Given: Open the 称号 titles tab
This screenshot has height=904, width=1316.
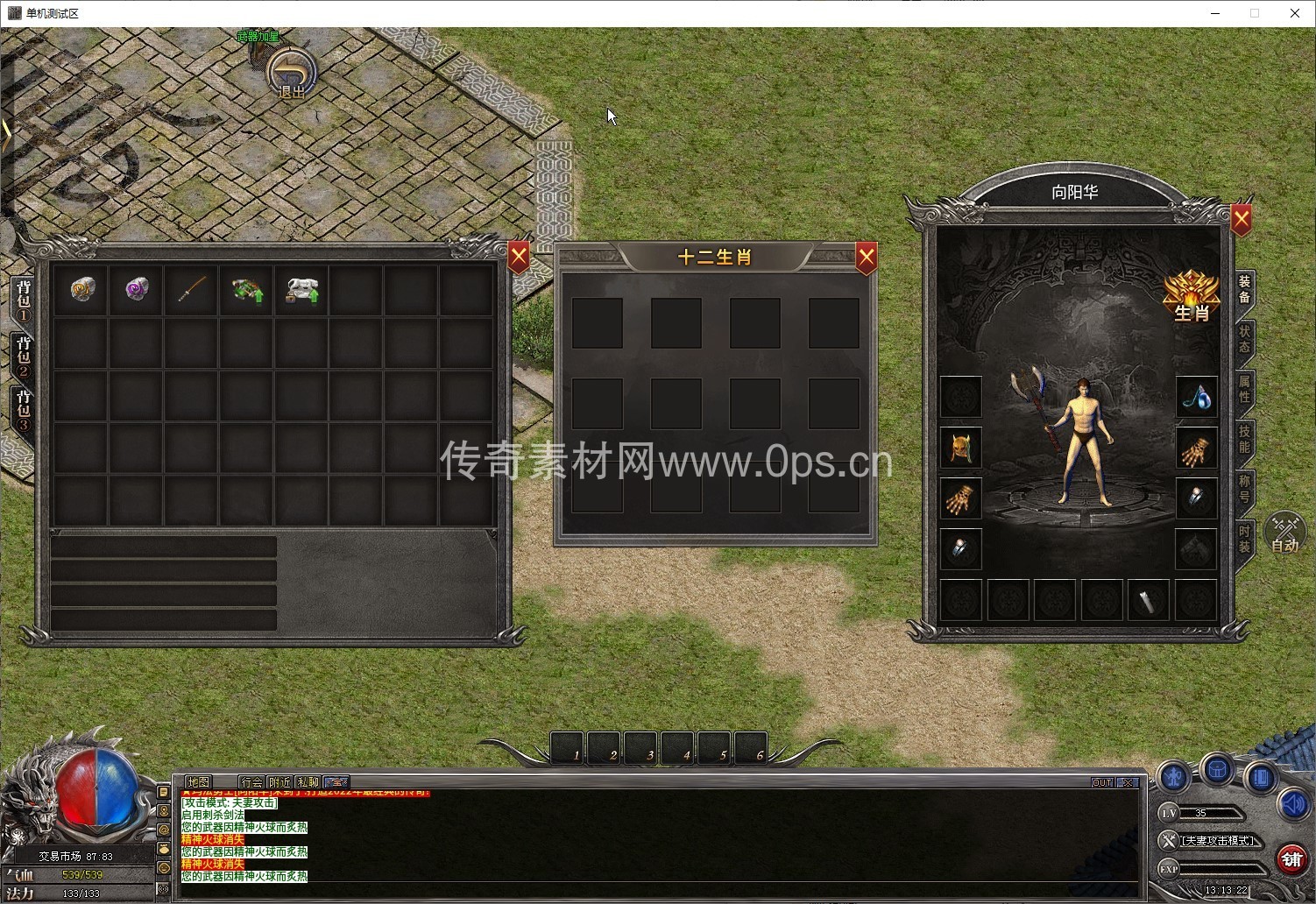Looking at the screenshot, I should (x=1244, y=489).
